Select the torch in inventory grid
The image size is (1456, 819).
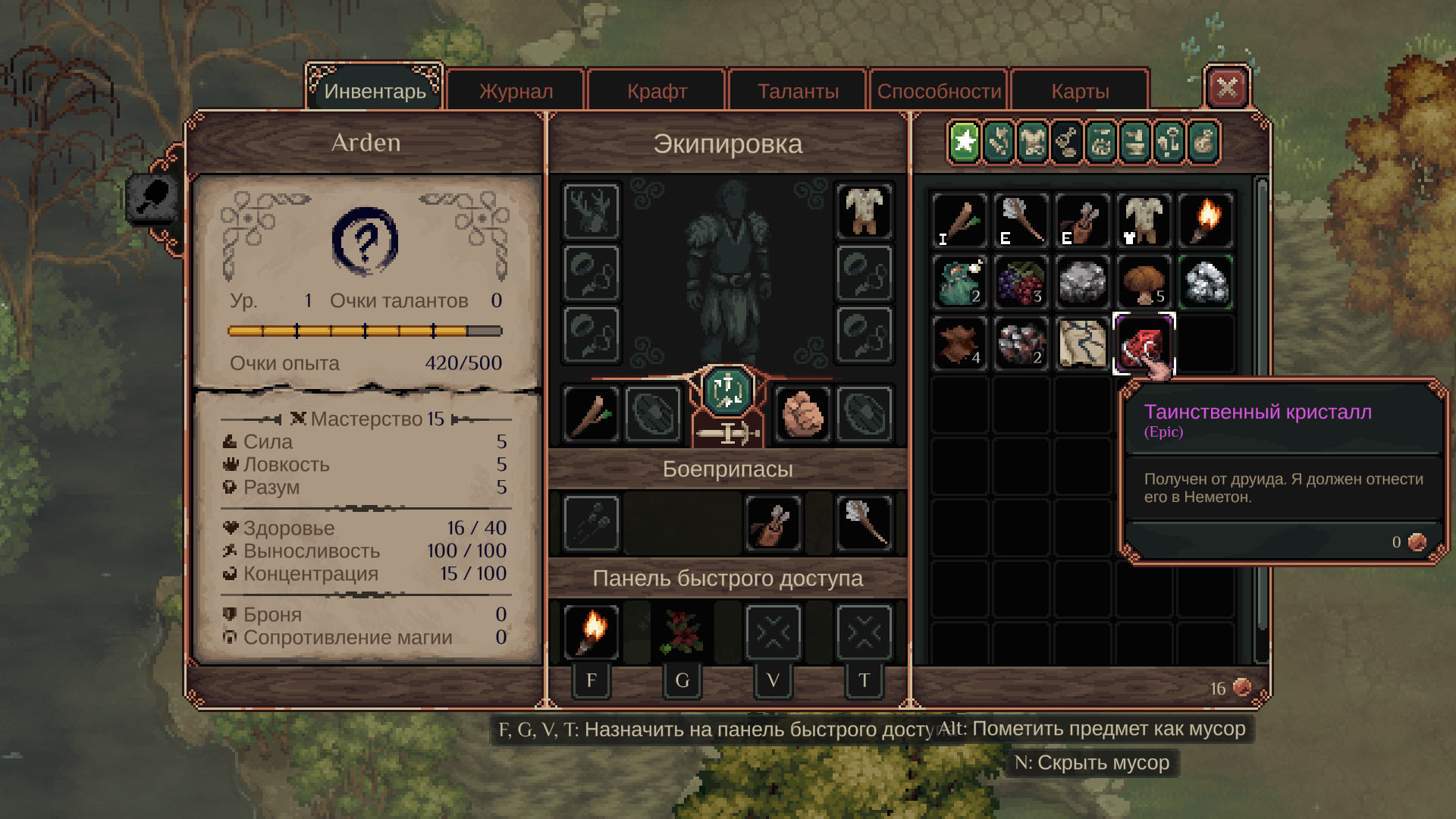click(1205, 221)
